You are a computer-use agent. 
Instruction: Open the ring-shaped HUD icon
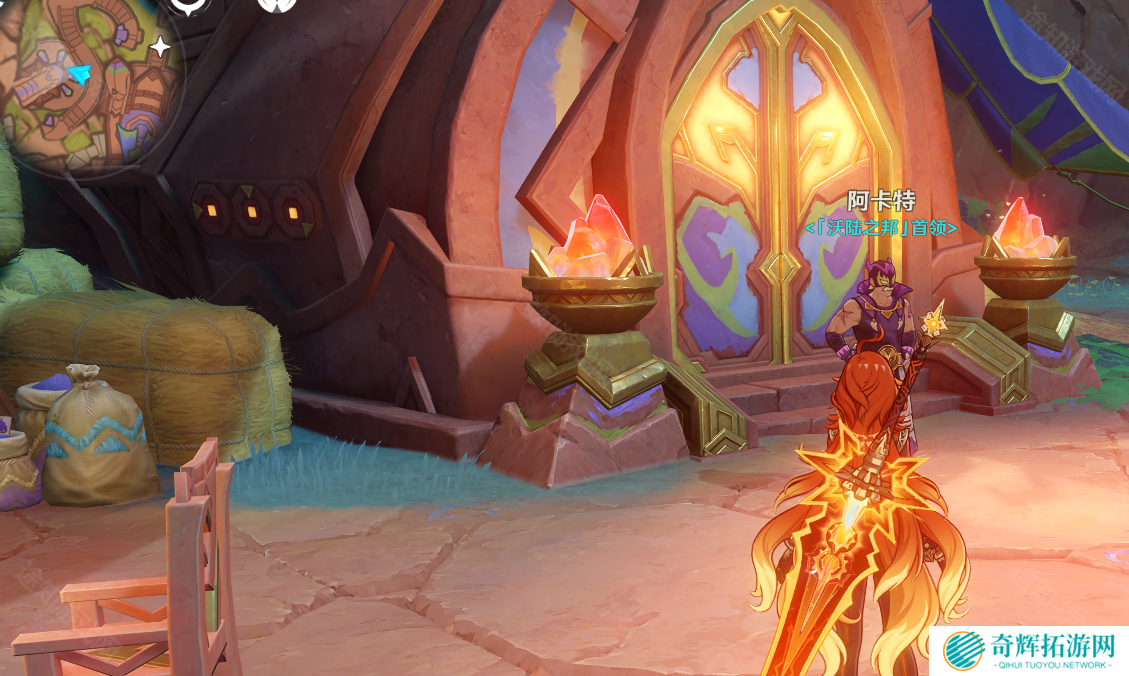click(187, 5)
